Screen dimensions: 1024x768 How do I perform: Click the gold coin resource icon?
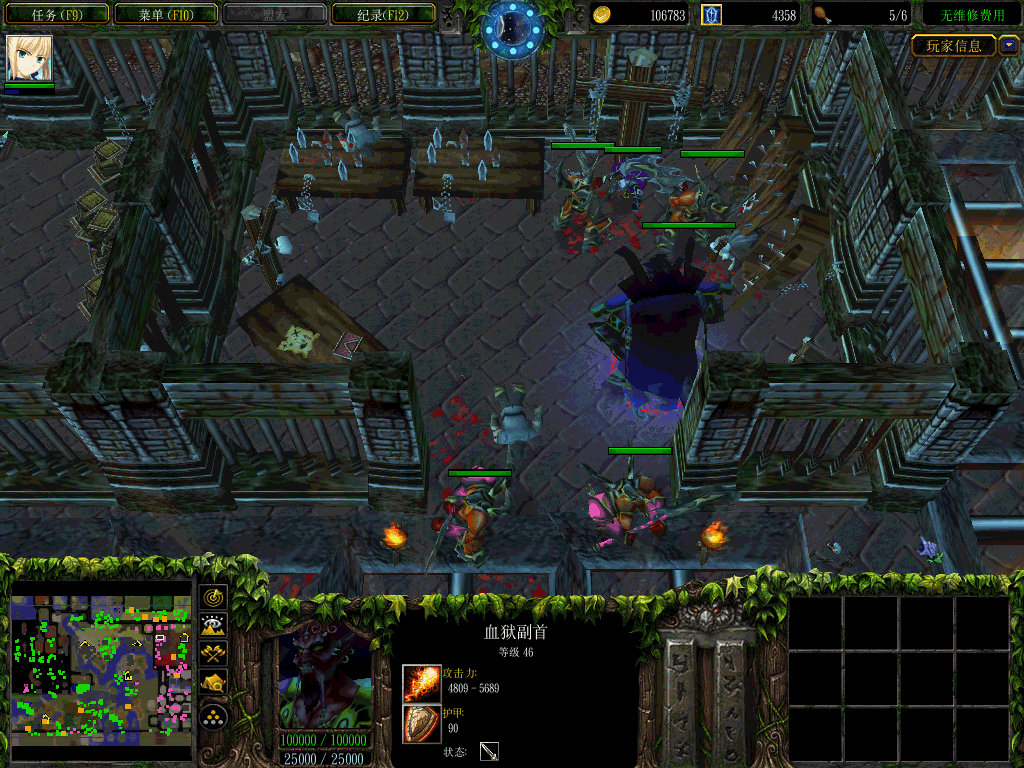pyautogui.click(x=601, y=15)
